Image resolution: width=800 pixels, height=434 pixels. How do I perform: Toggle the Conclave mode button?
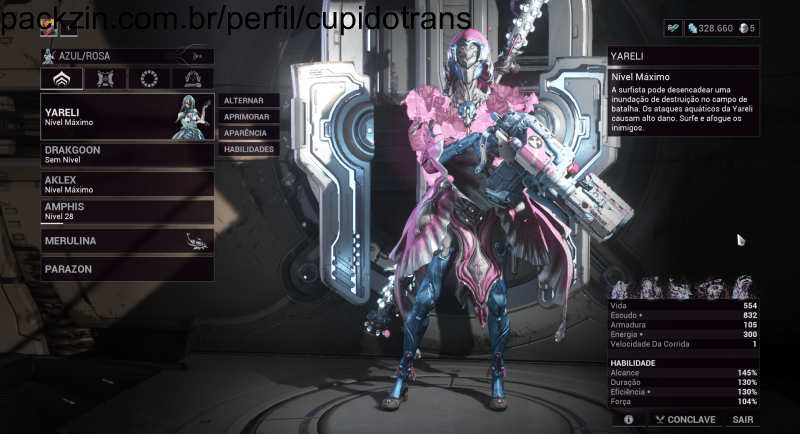coord(685,420)
